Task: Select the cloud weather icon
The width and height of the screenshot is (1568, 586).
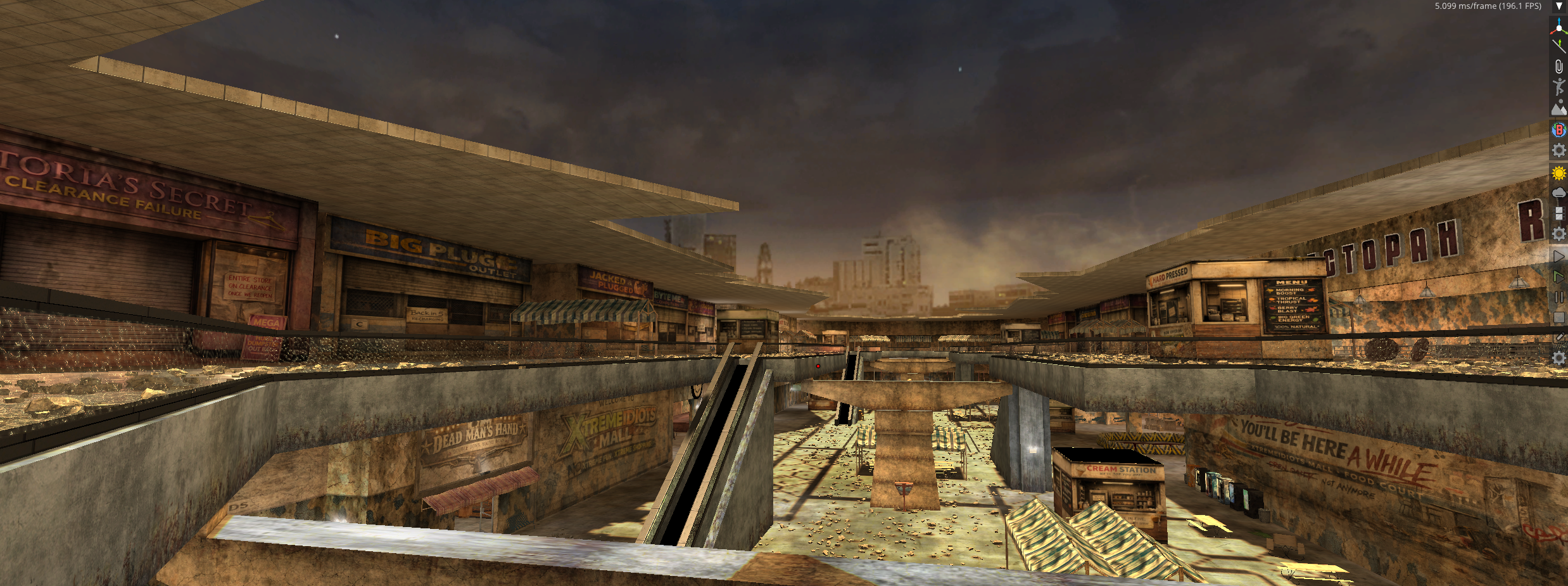Action: pyautogui.click(x=1559, y=193)
